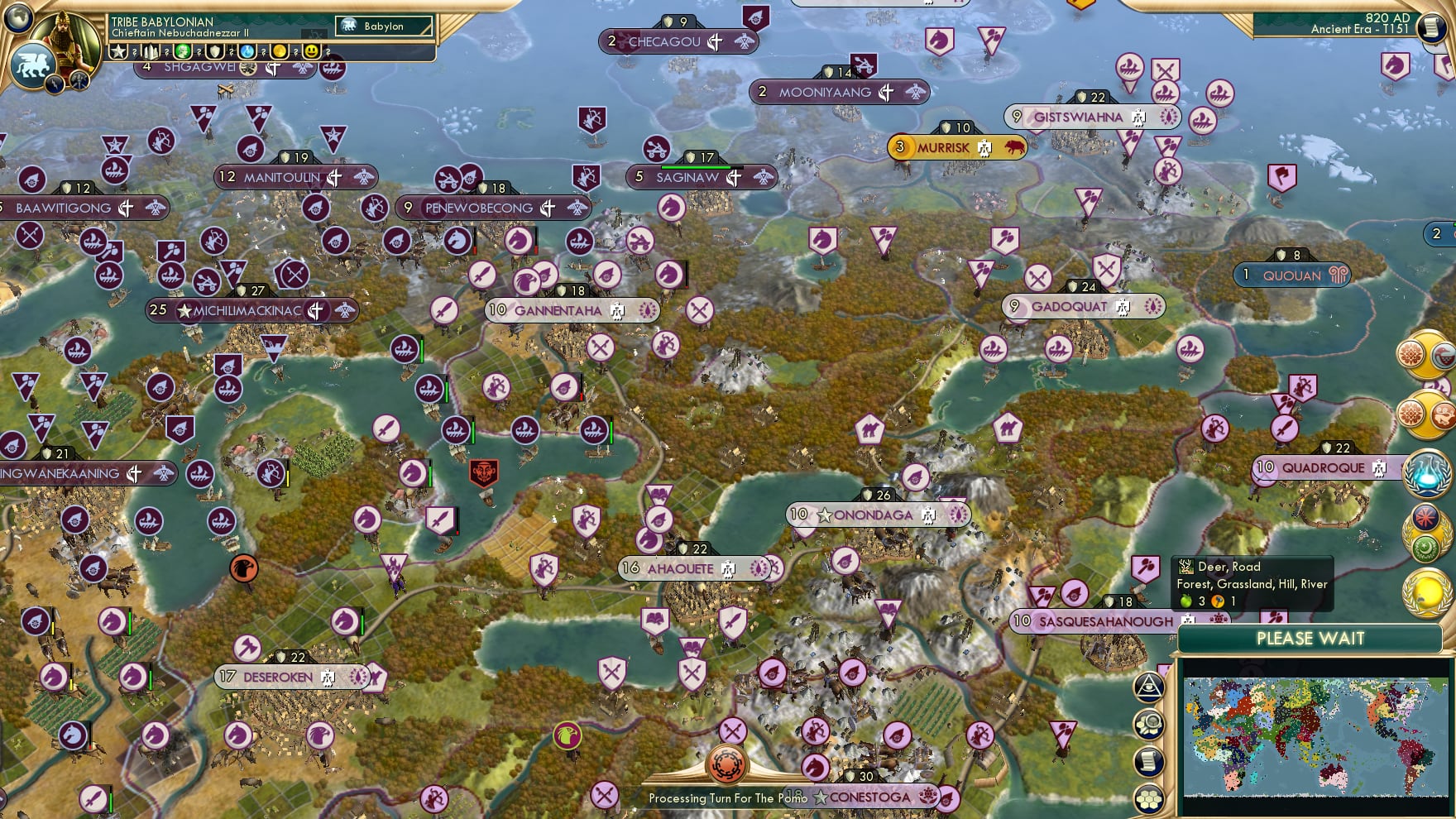This screenshot has height=819, width=1456.
Task: Click the great people star indicator
Action: click(x=117, y=51)
